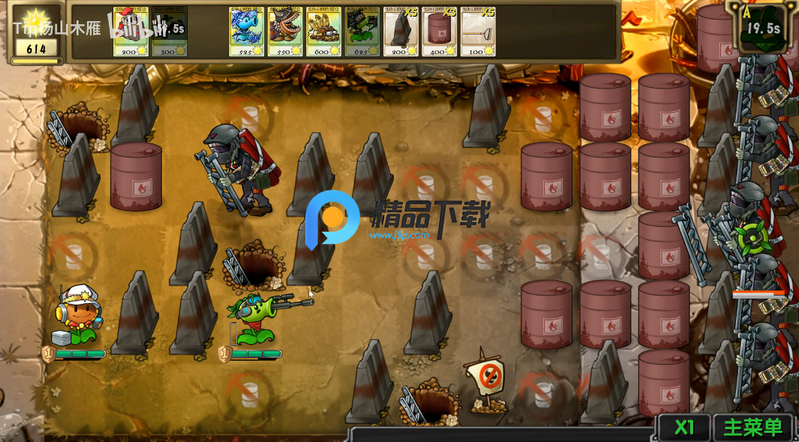The image size is (799, 442).
Task: Pick the black cone item card
Action: (401, 31)
